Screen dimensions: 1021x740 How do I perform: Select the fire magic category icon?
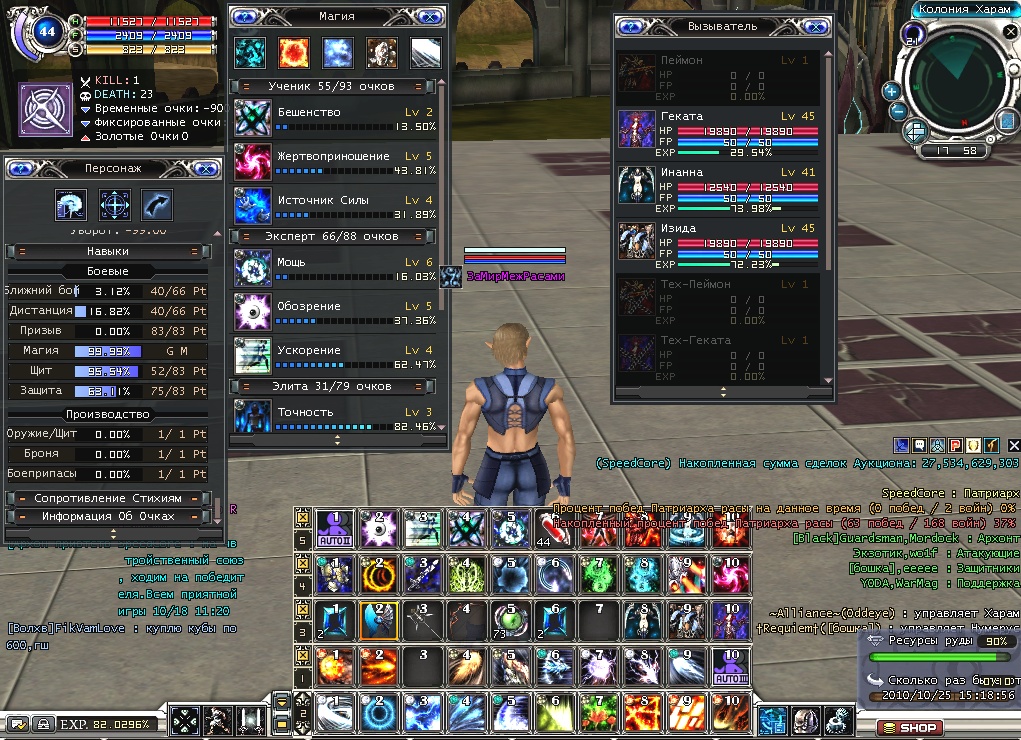(x=295, y=52)
